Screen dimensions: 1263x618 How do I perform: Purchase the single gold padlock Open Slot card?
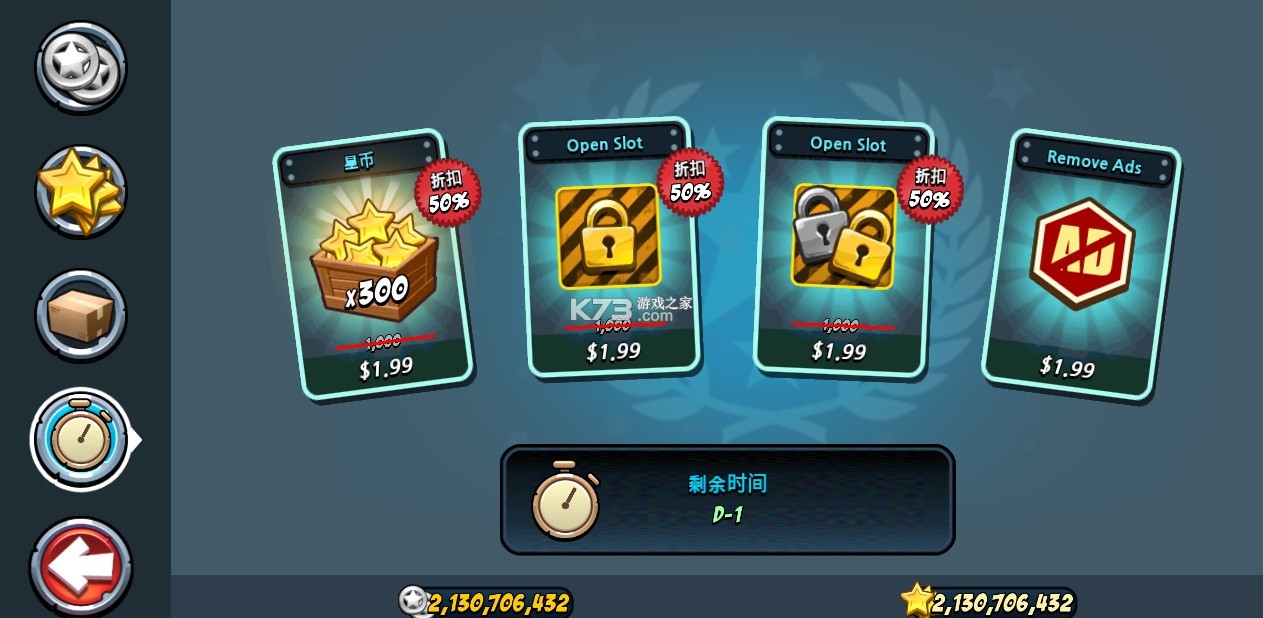coord(608,248)
